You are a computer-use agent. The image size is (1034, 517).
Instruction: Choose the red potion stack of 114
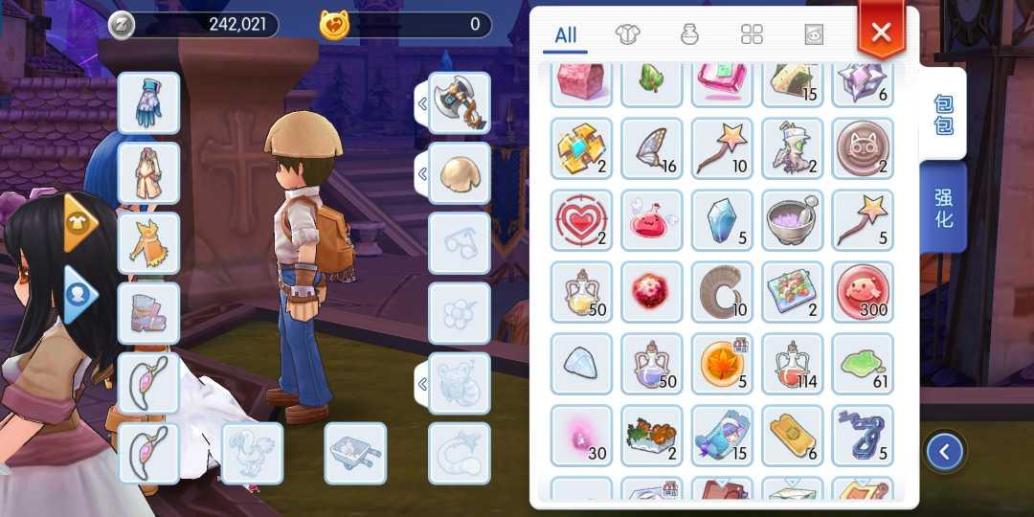coord(792,363)
